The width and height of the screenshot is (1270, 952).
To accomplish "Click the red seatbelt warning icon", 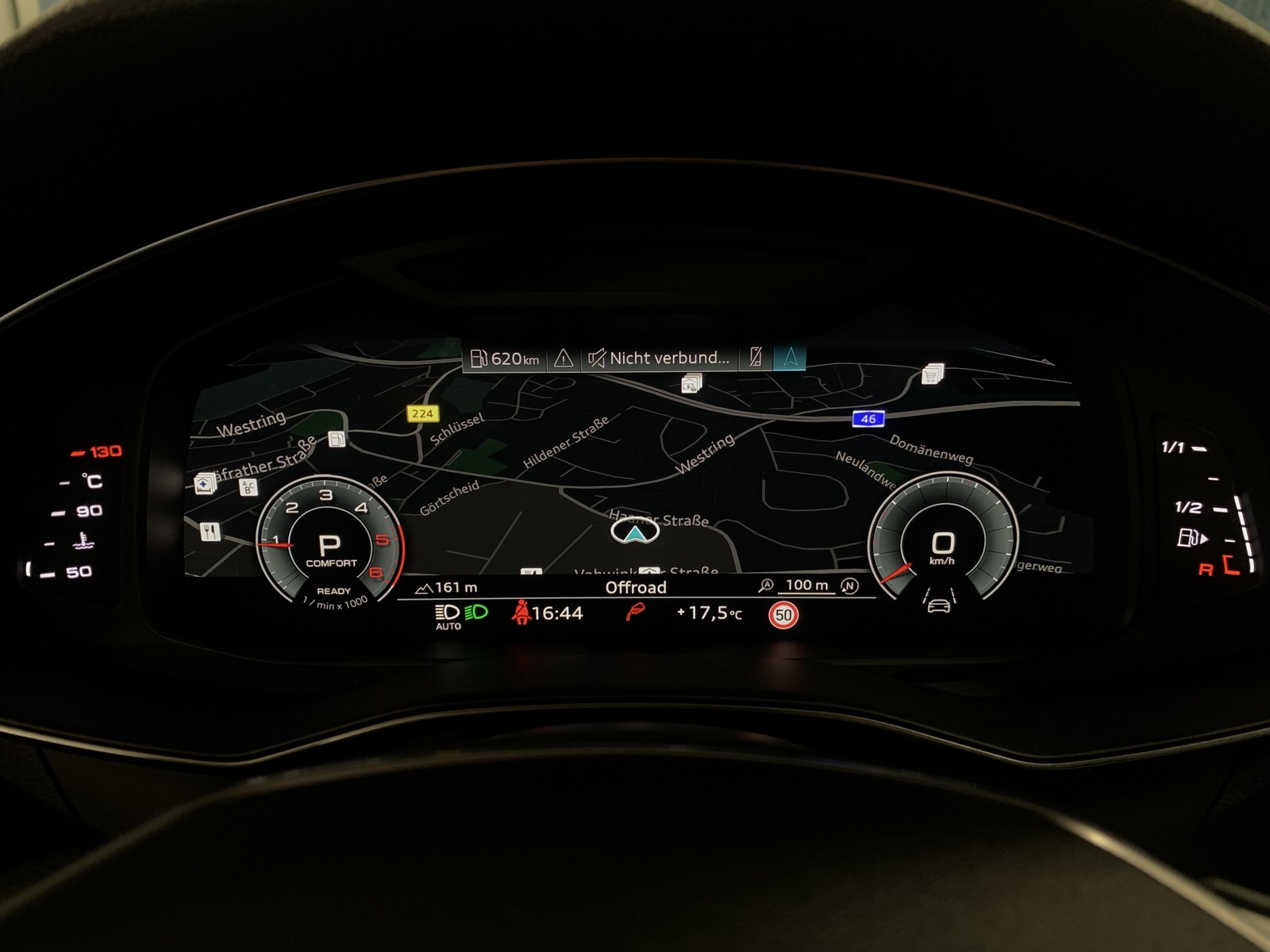I will 521,612.
